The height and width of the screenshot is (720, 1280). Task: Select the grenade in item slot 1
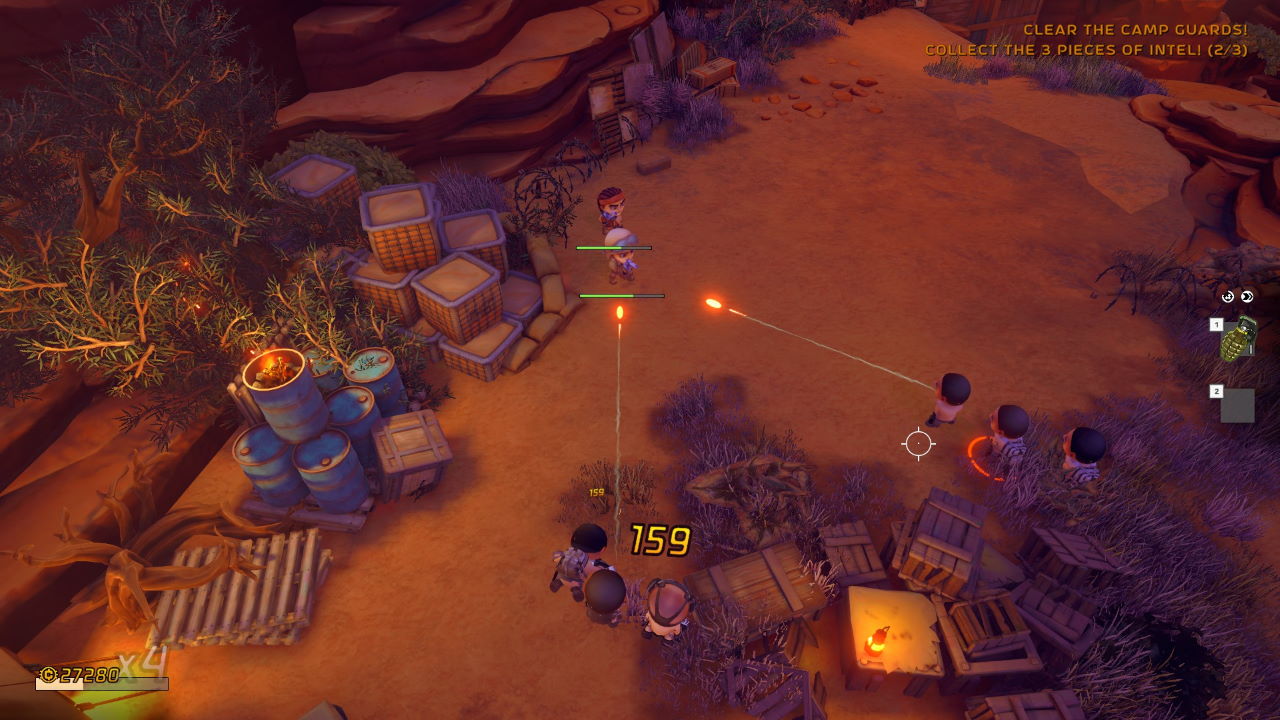[x=1238, y=339]
